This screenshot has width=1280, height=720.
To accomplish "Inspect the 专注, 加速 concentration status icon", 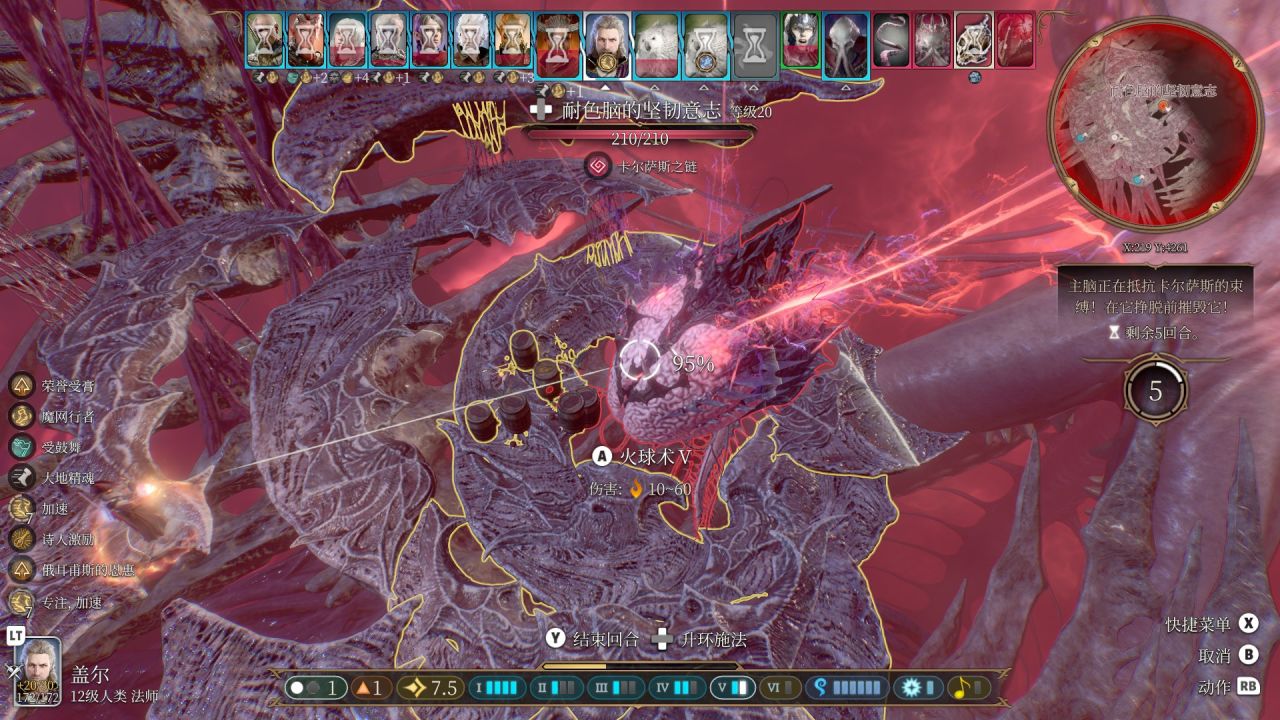I will coord(22,602).
